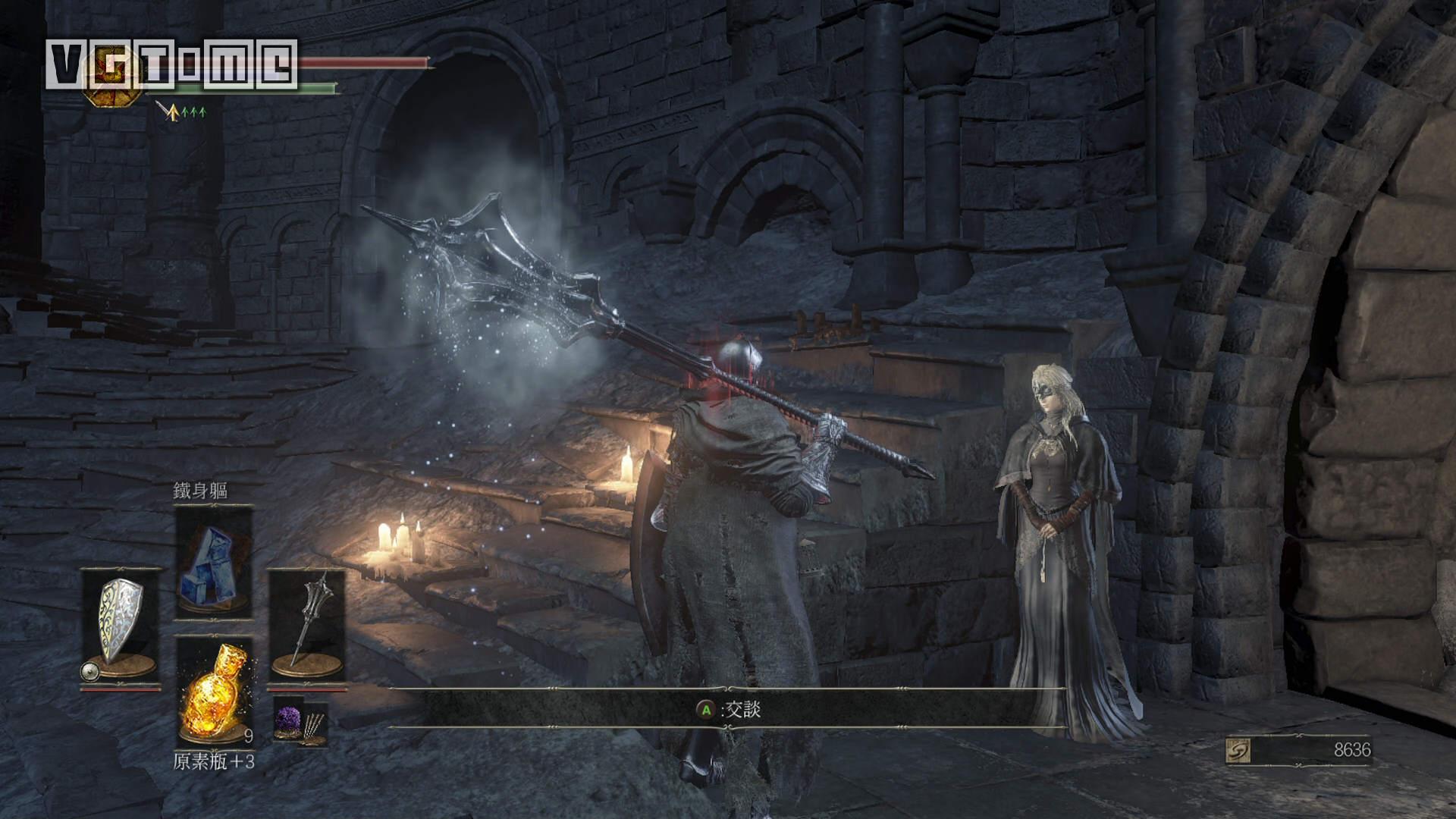Click the VGTime watermark logo
Screen dimensions: 1456x819
coord(171,64)
